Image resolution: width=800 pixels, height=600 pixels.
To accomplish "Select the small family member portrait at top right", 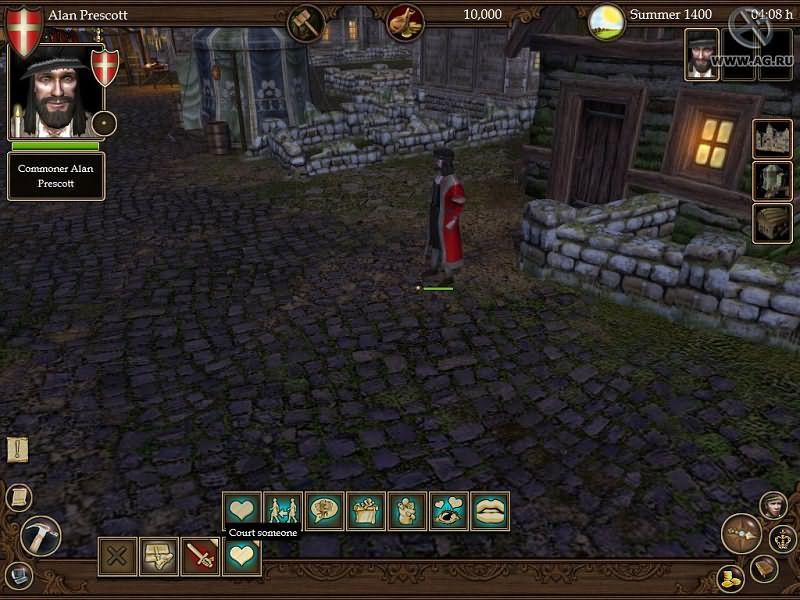I will 701,53.
